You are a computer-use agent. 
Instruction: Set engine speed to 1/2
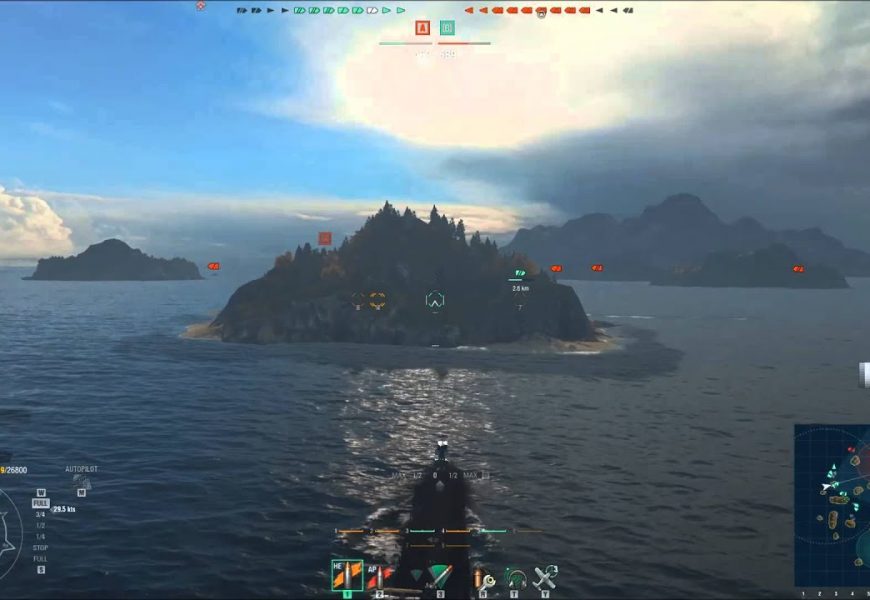pos(40,525)
